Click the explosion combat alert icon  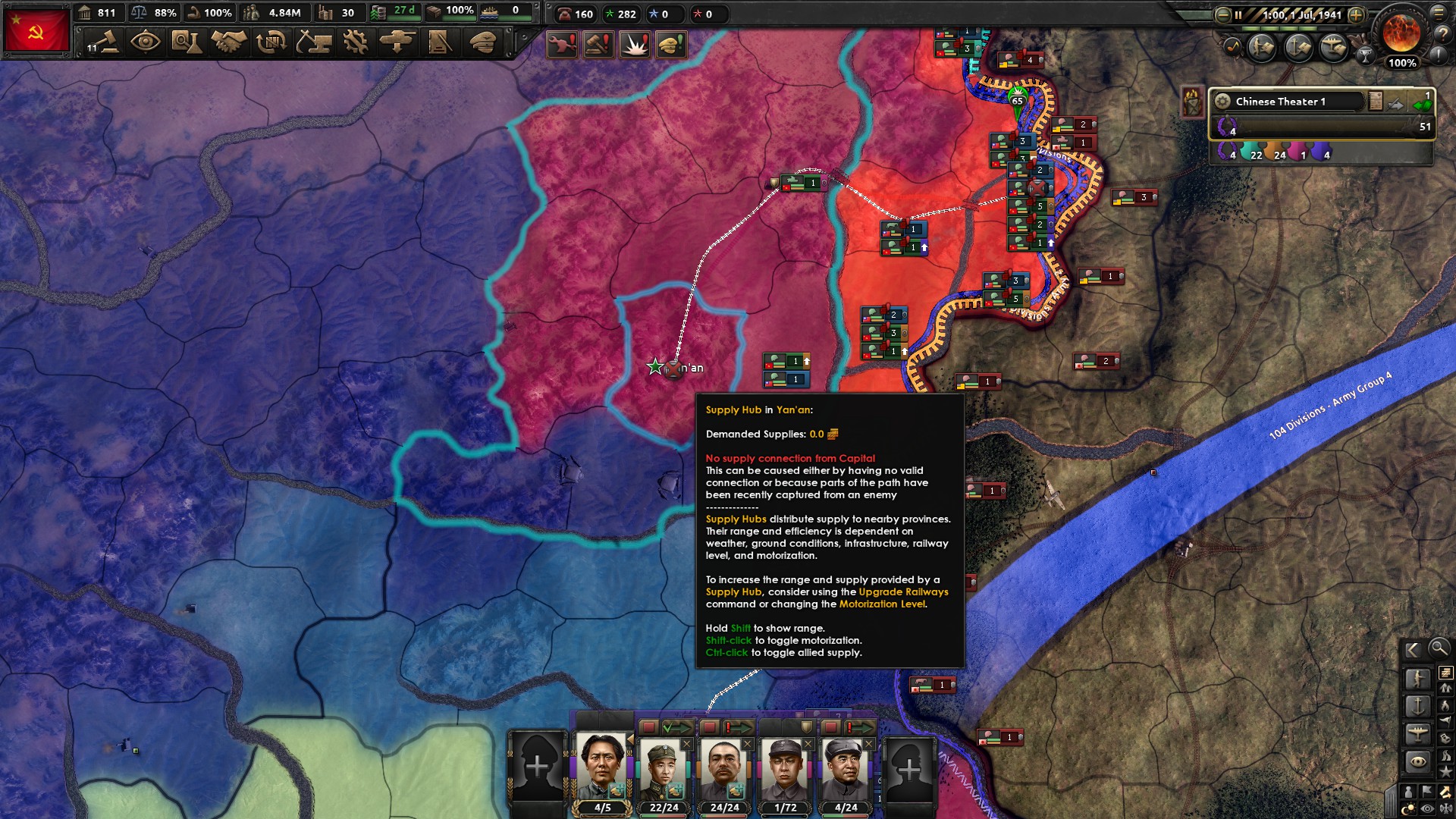(x=635, y=45)
